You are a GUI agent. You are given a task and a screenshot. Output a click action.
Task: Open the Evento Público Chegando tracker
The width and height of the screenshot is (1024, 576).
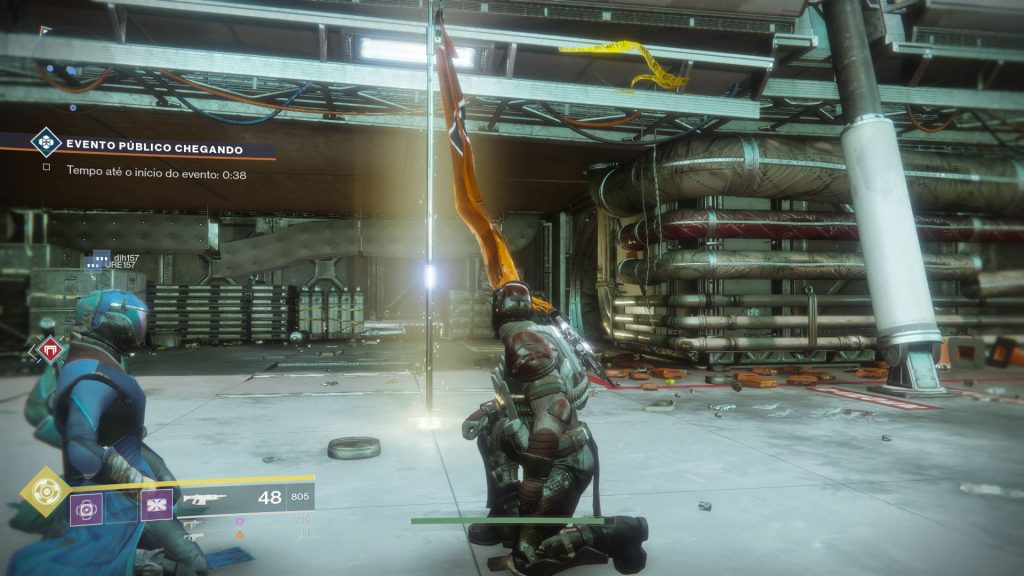point(155,149)
